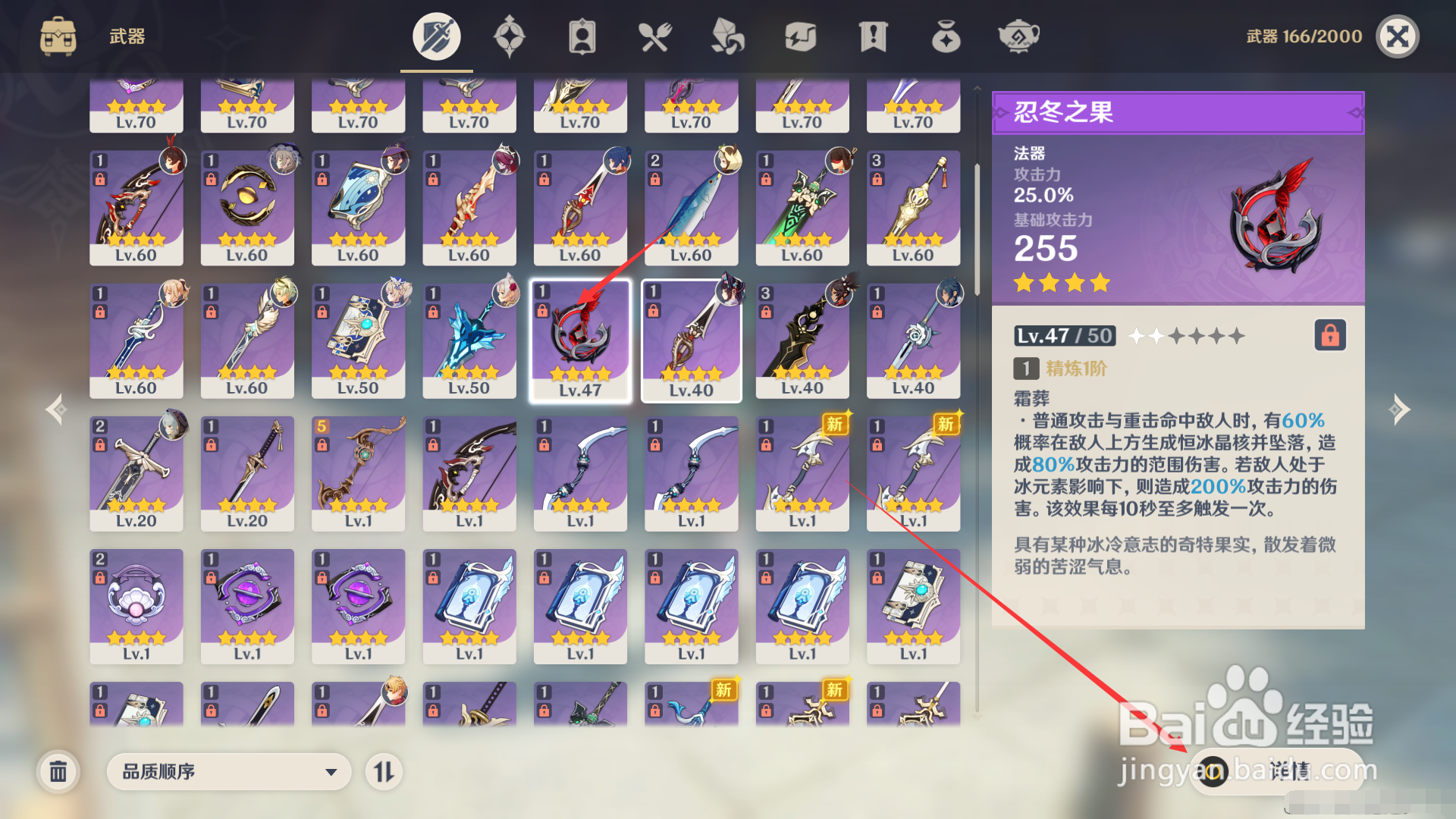Click the trash icon to destroy weapons
1456x819 pixels.
tap(60, 771)
